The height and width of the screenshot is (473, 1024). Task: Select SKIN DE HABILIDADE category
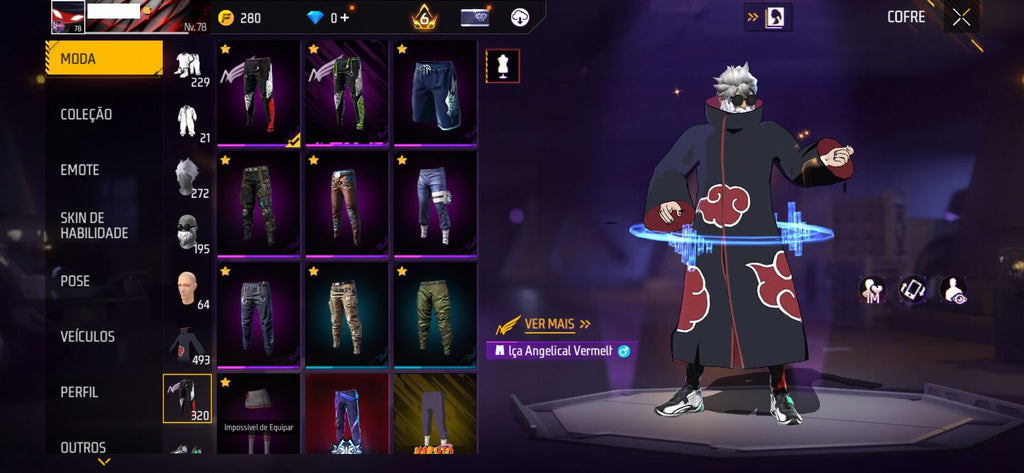tap(94, 226)
